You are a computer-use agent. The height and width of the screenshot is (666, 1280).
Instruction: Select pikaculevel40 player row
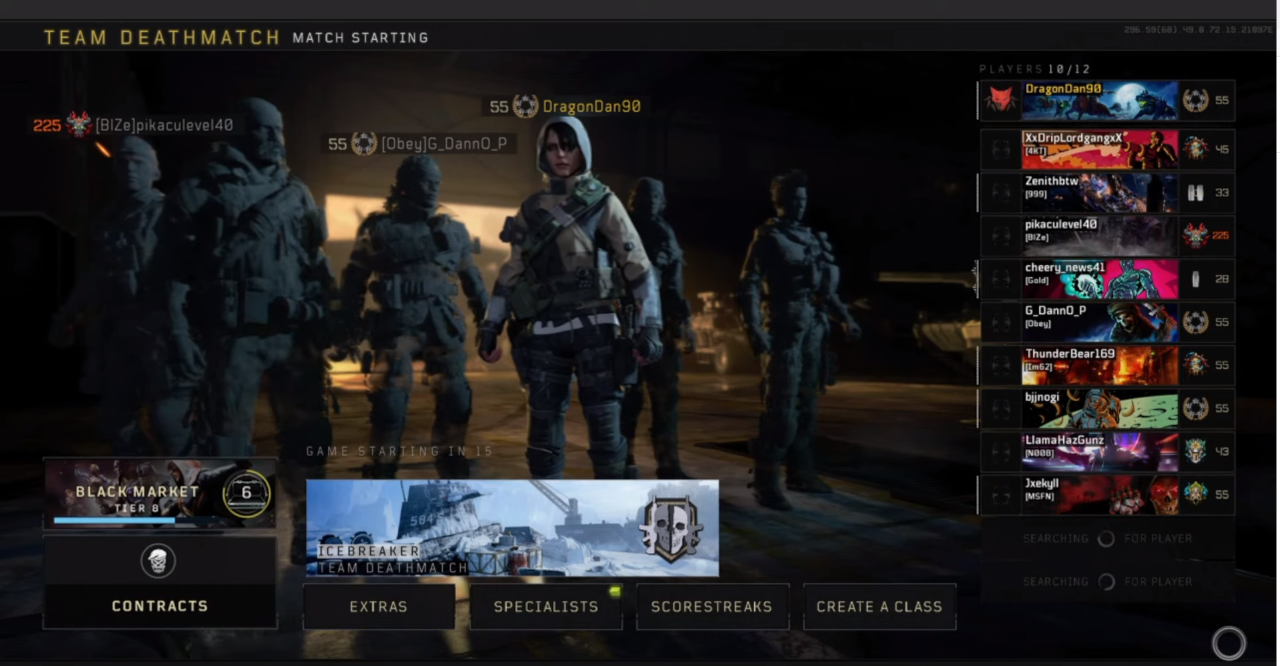1100,236
